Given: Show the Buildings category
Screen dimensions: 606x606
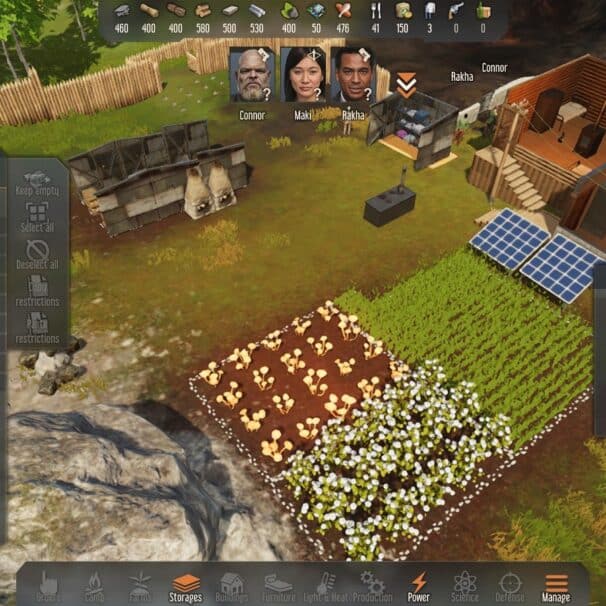Looking at the screenshot, I should 233,585.
